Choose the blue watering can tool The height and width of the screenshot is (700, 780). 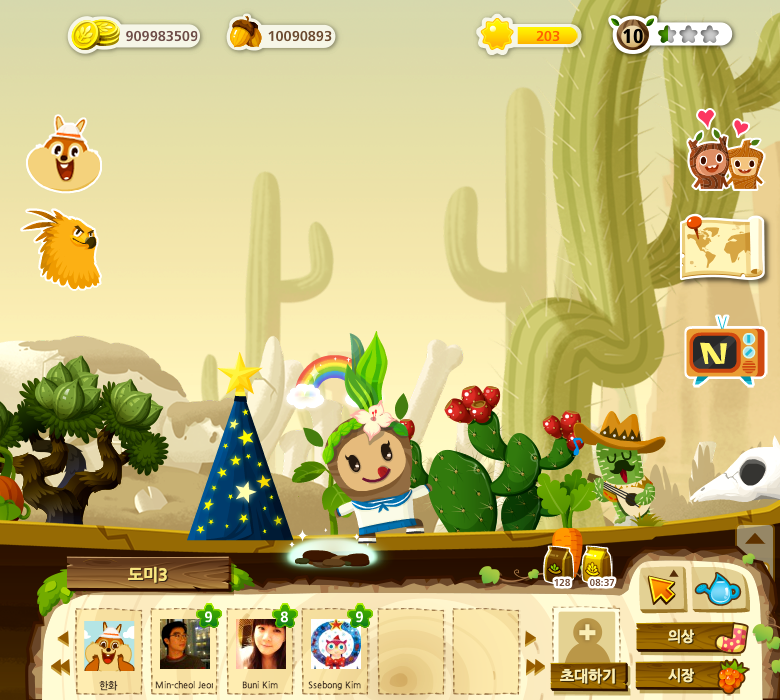click(x=718, y=590)
